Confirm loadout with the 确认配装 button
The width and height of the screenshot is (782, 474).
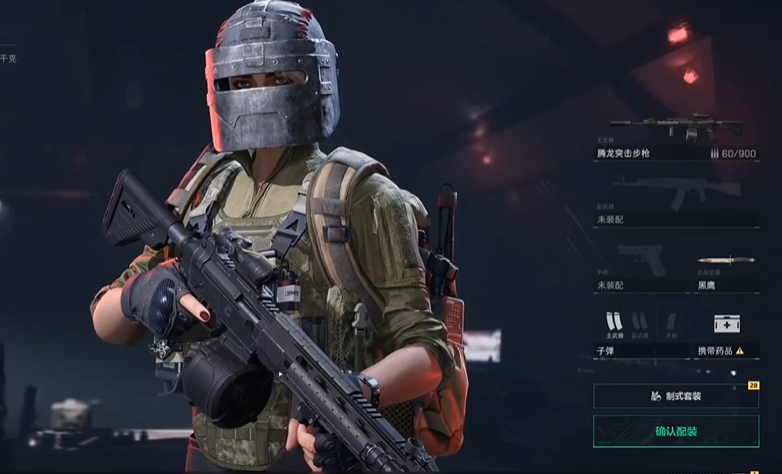click(x=676, y=431)
